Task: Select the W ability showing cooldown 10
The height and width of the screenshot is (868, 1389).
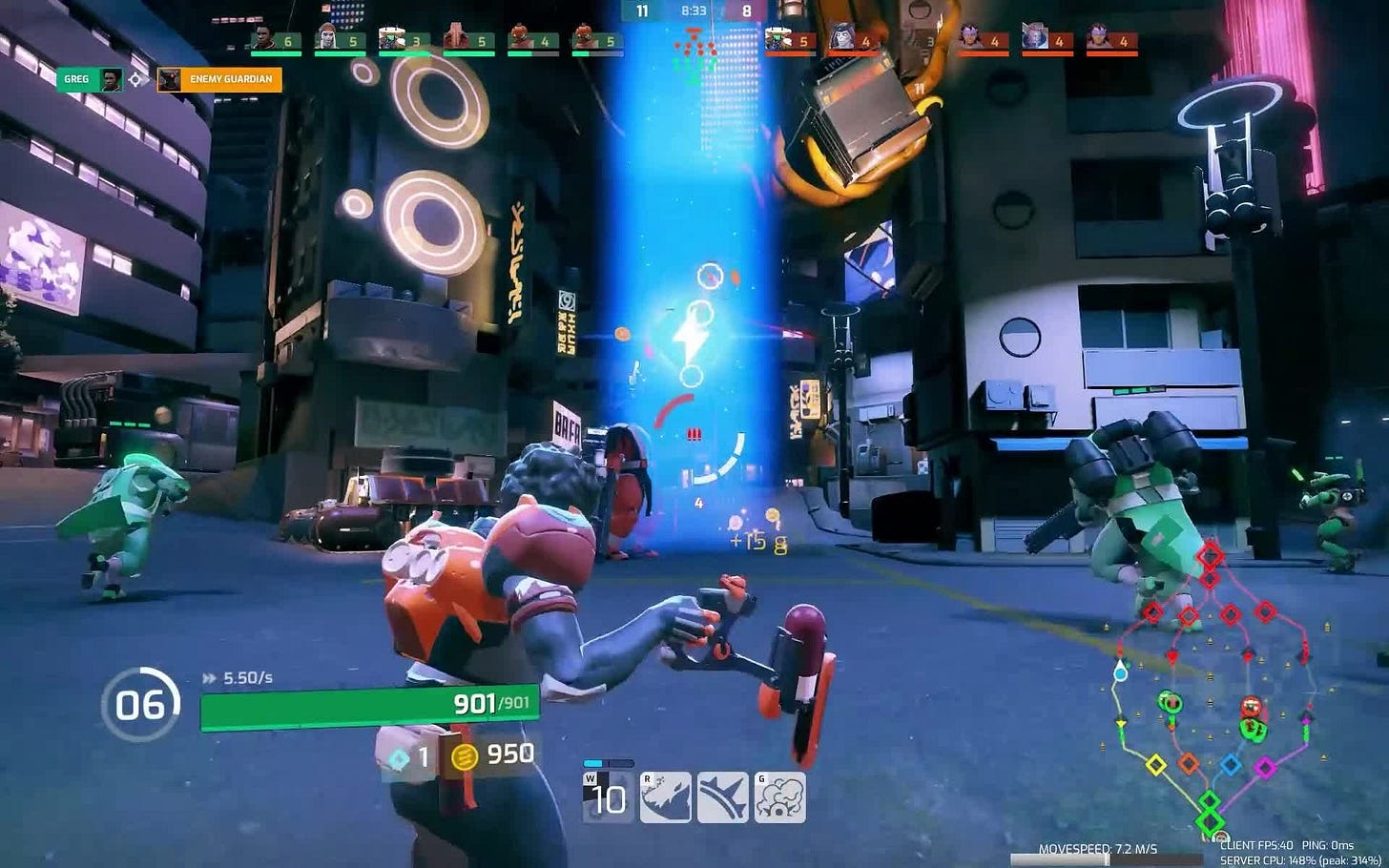Action: (x=608, y=797)
